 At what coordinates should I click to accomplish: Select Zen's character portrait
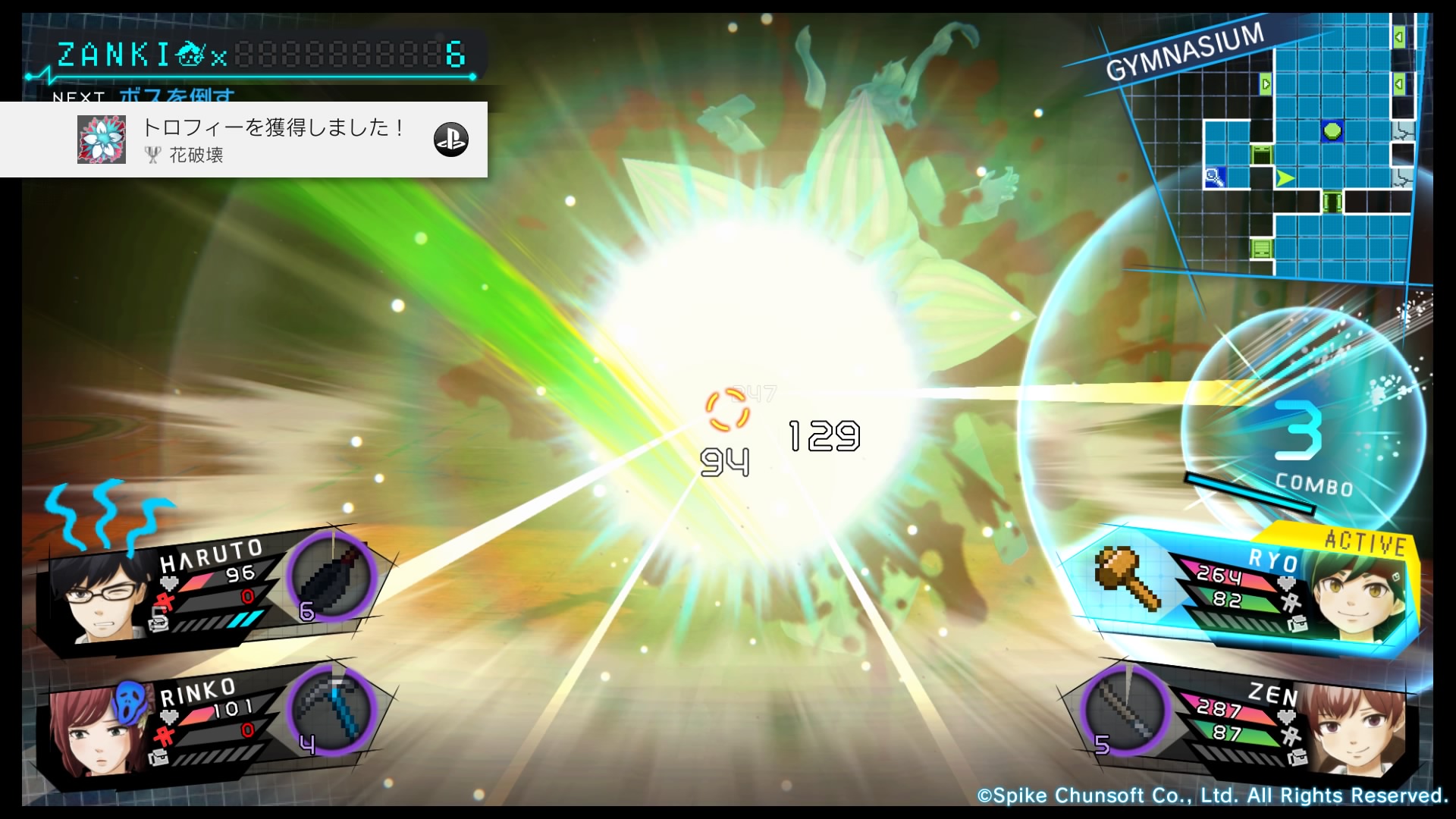[x=1357, y=728]
